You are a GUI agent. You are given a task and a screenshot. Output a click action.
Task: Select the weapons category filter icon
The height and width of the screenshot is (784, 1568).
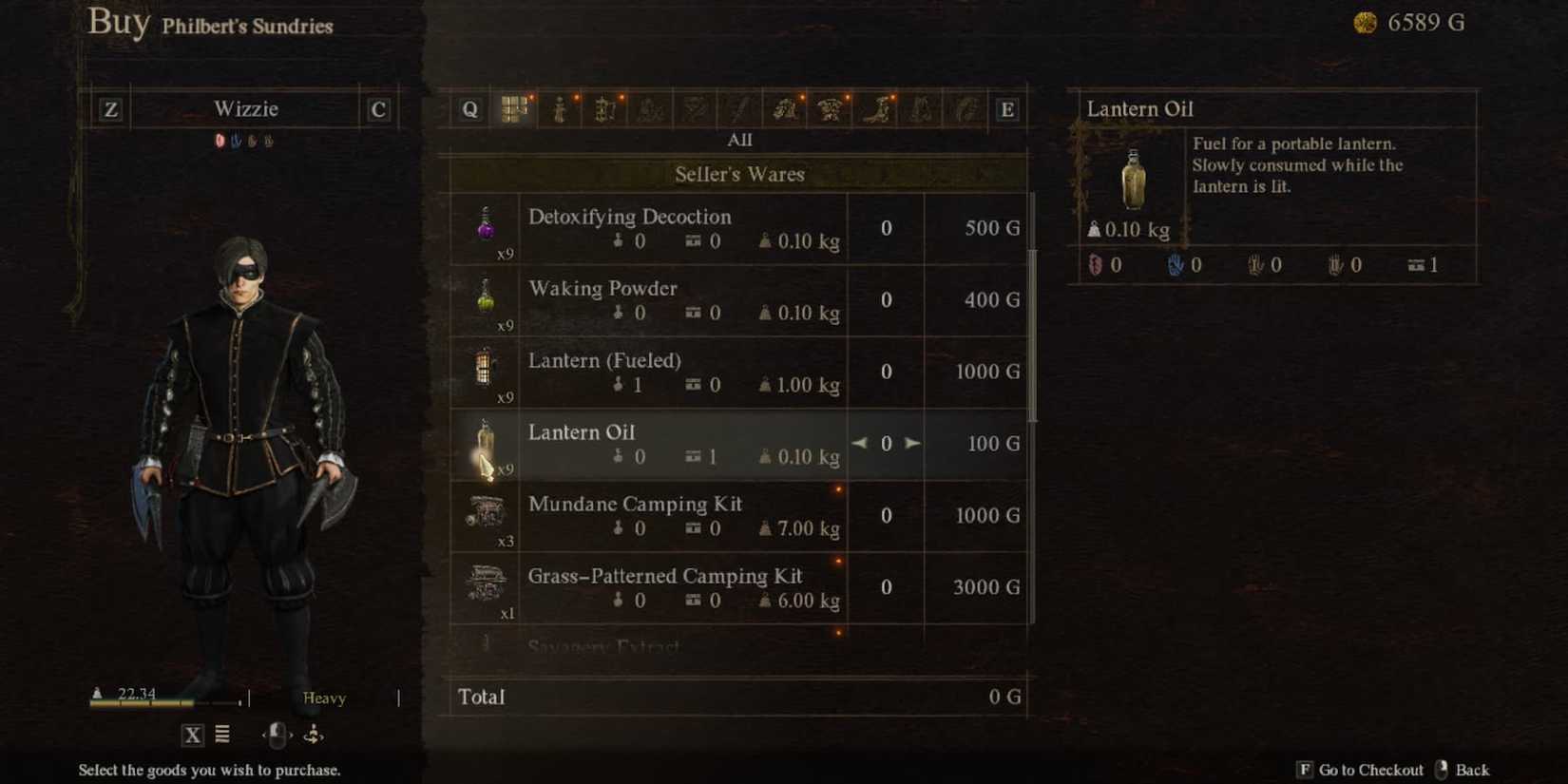pyautogui.click(x=738, y=108)
